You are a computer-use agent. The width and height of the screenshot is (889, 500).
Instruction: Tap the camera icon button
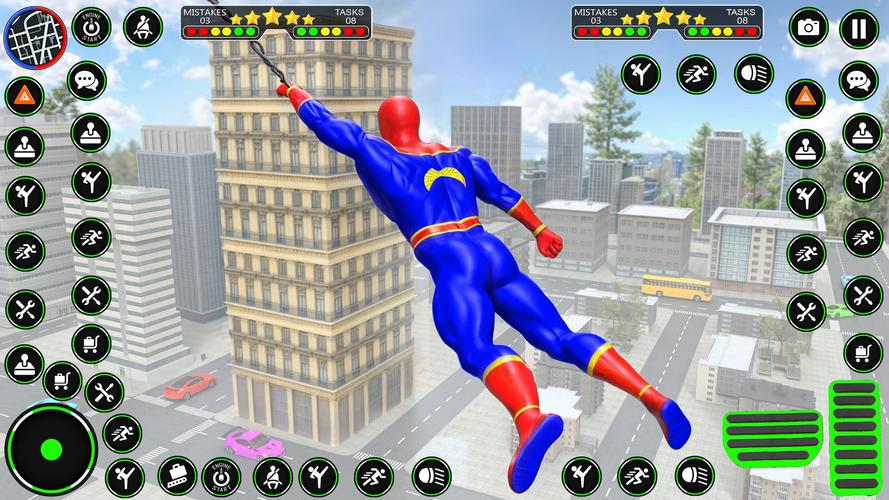(808, 27)
